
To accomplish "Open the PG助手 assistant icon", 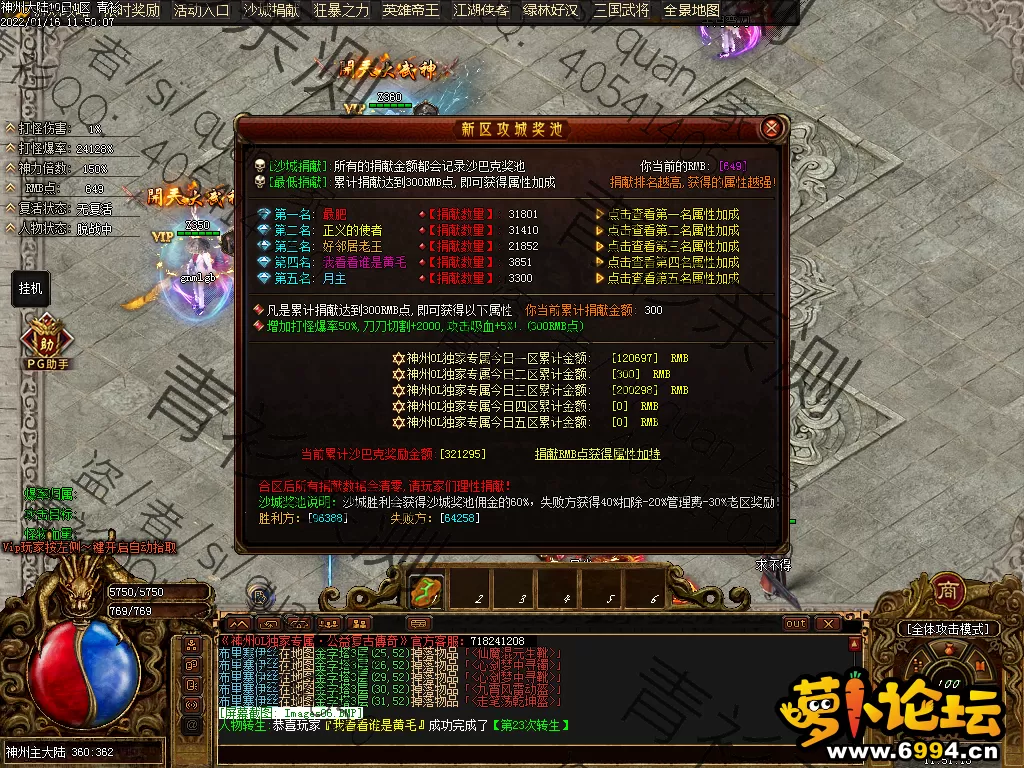I will click(46, 338).
